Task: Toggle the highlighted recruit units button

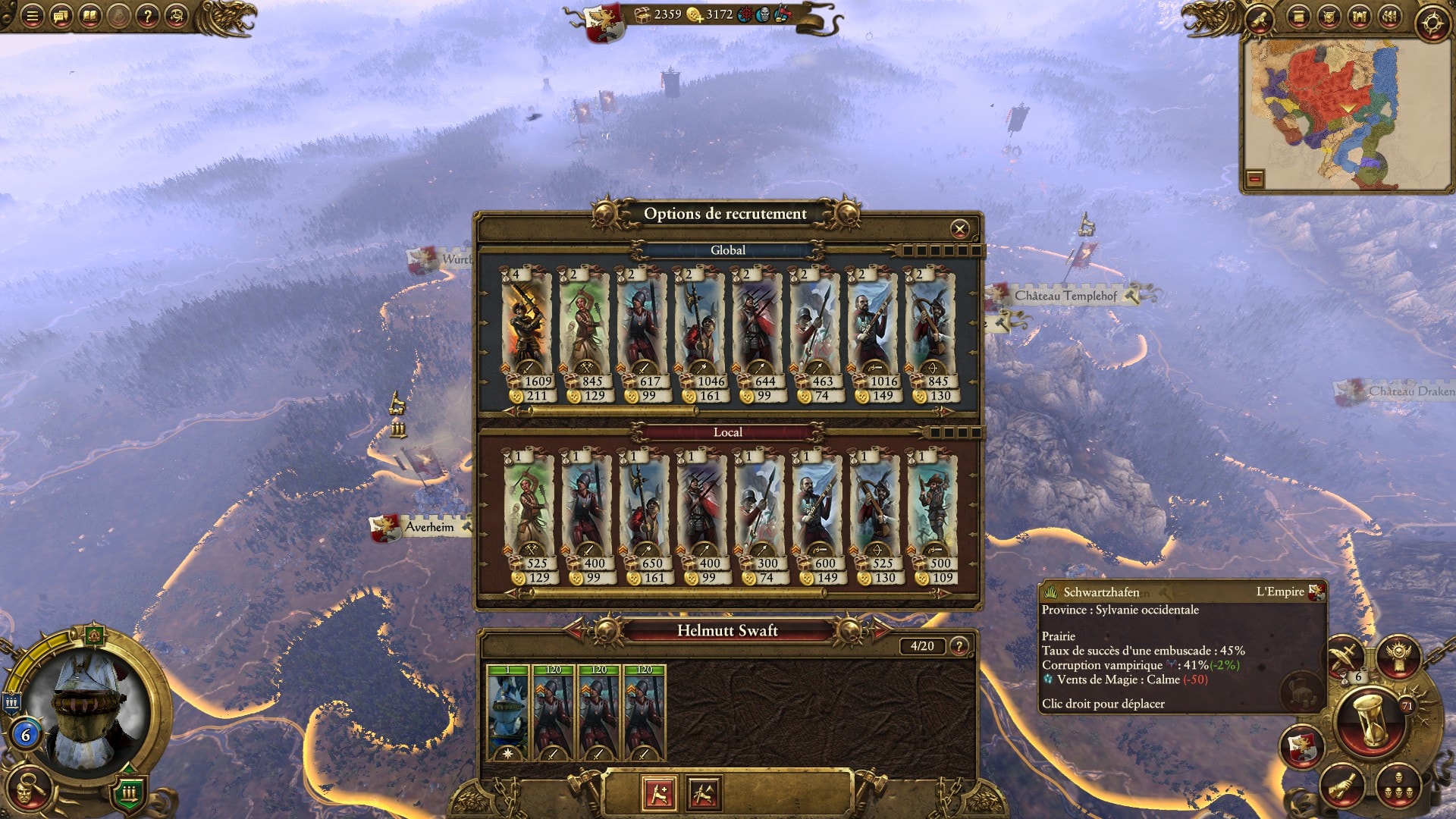Action: coord(659,794)
